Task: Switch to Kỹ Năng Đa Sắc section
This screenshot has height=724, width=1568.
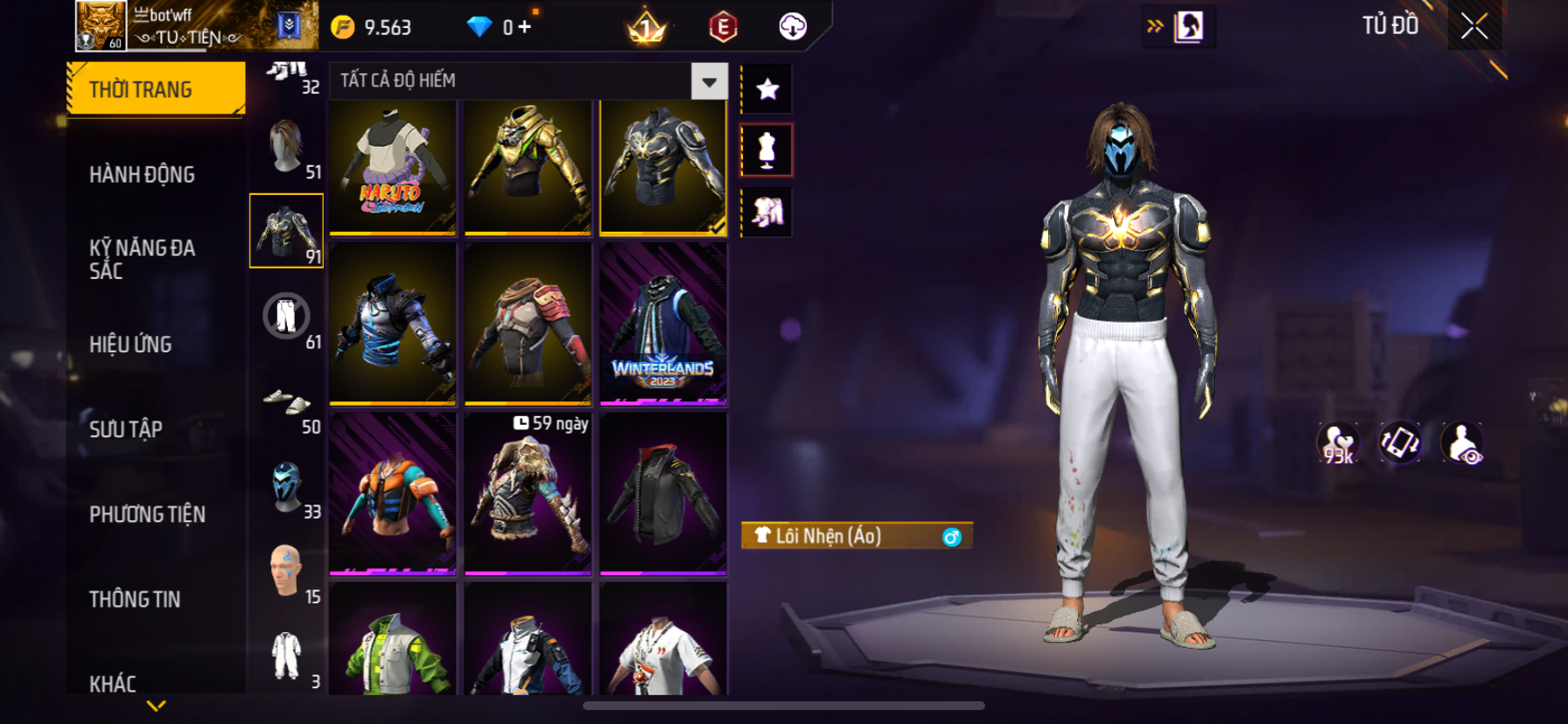Action: point(142,259)
